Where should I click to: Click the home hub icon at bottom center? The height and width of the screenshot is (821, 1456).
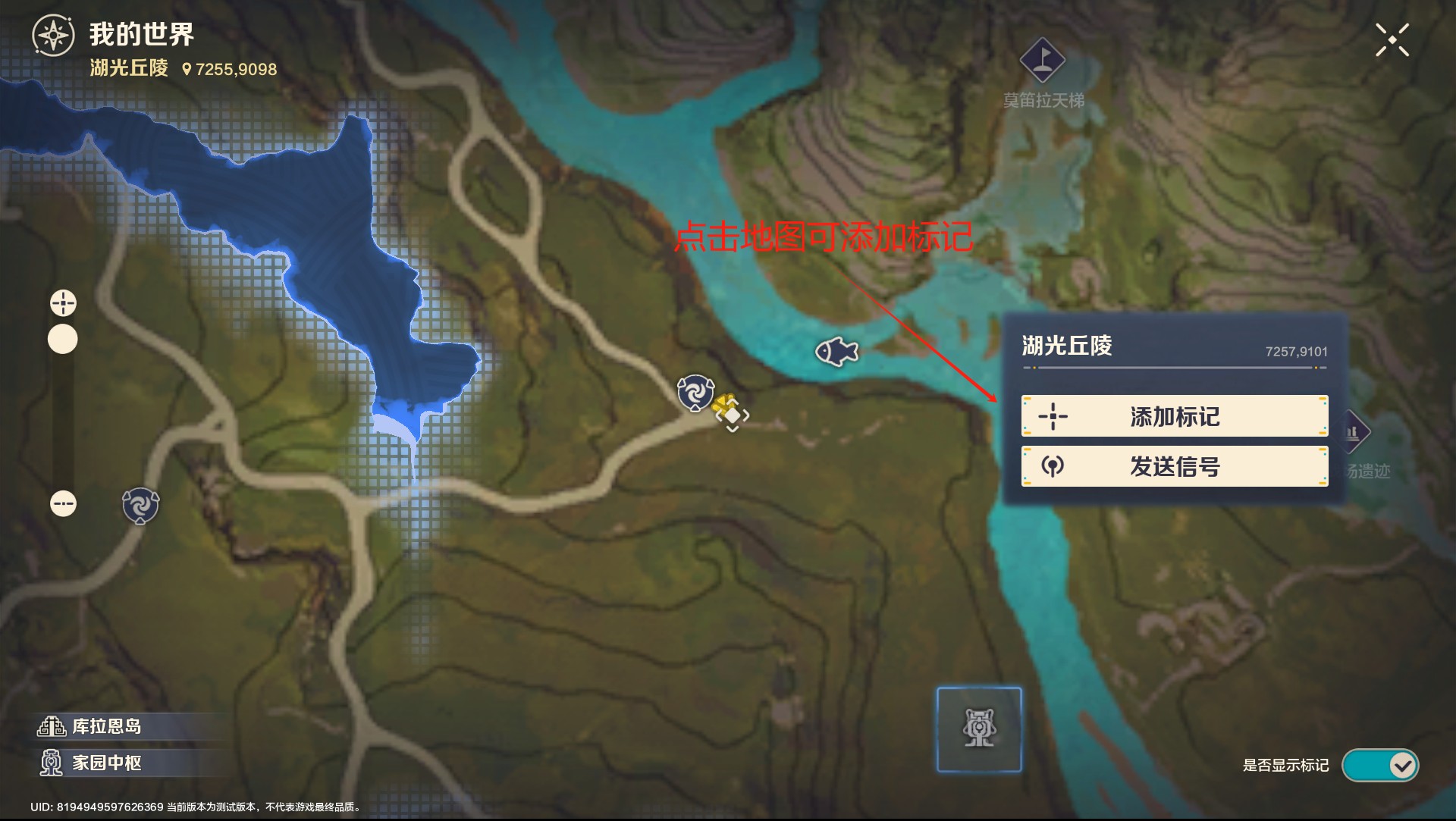[x=978, y=729]
